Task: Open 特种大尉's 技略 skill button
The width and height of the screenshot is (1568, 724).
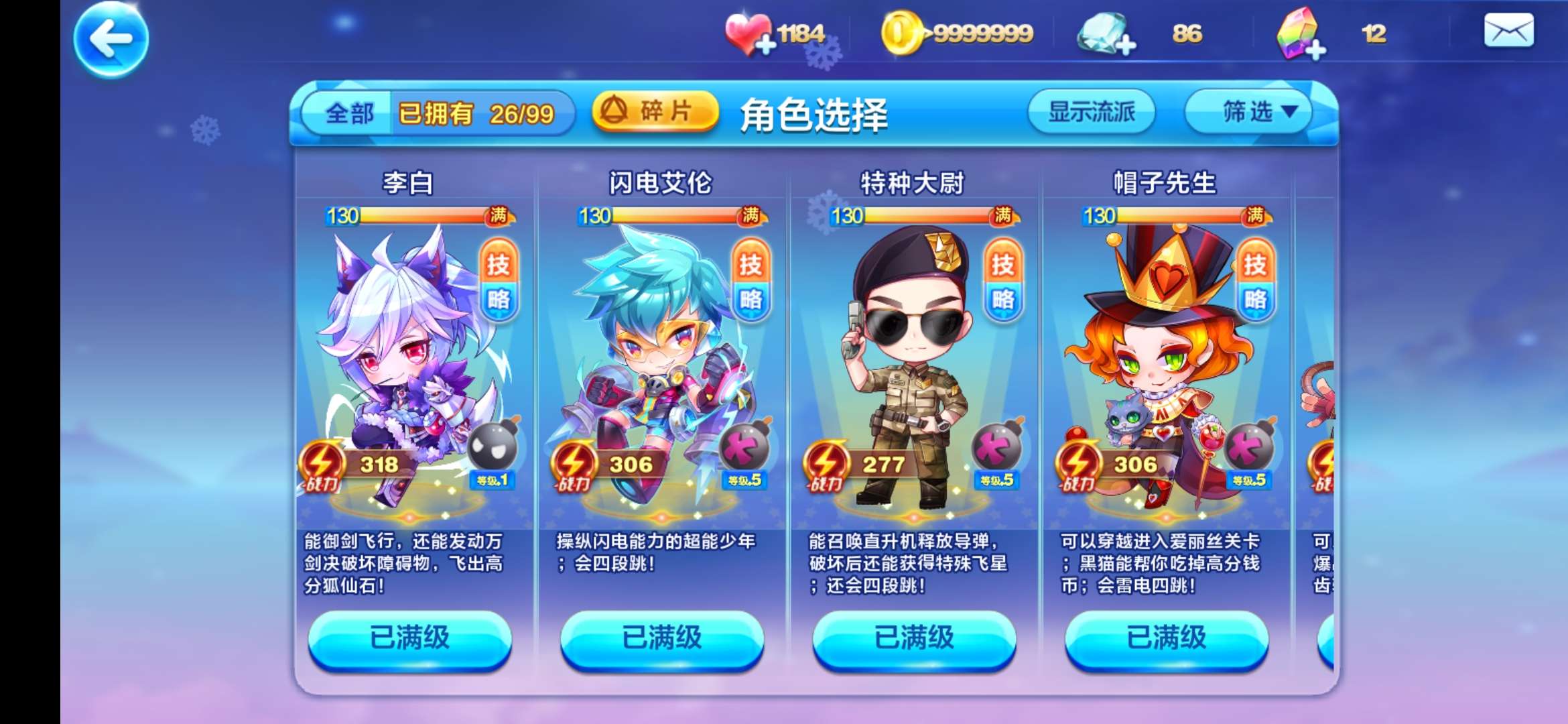Action: coord(1002,282)
